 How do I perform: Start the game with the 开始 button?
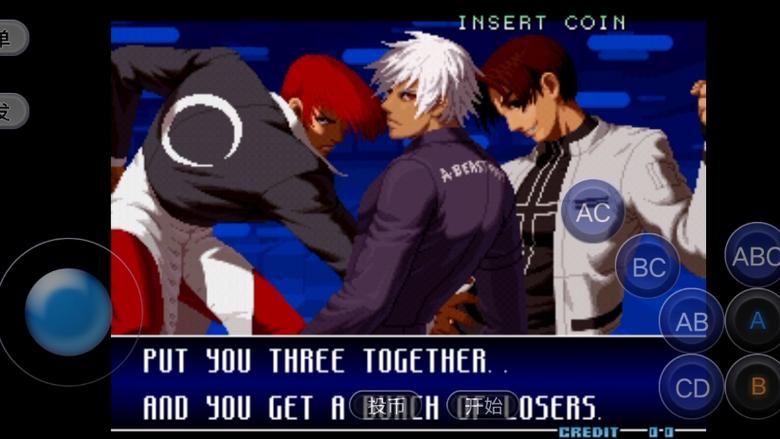coord(483,405)
